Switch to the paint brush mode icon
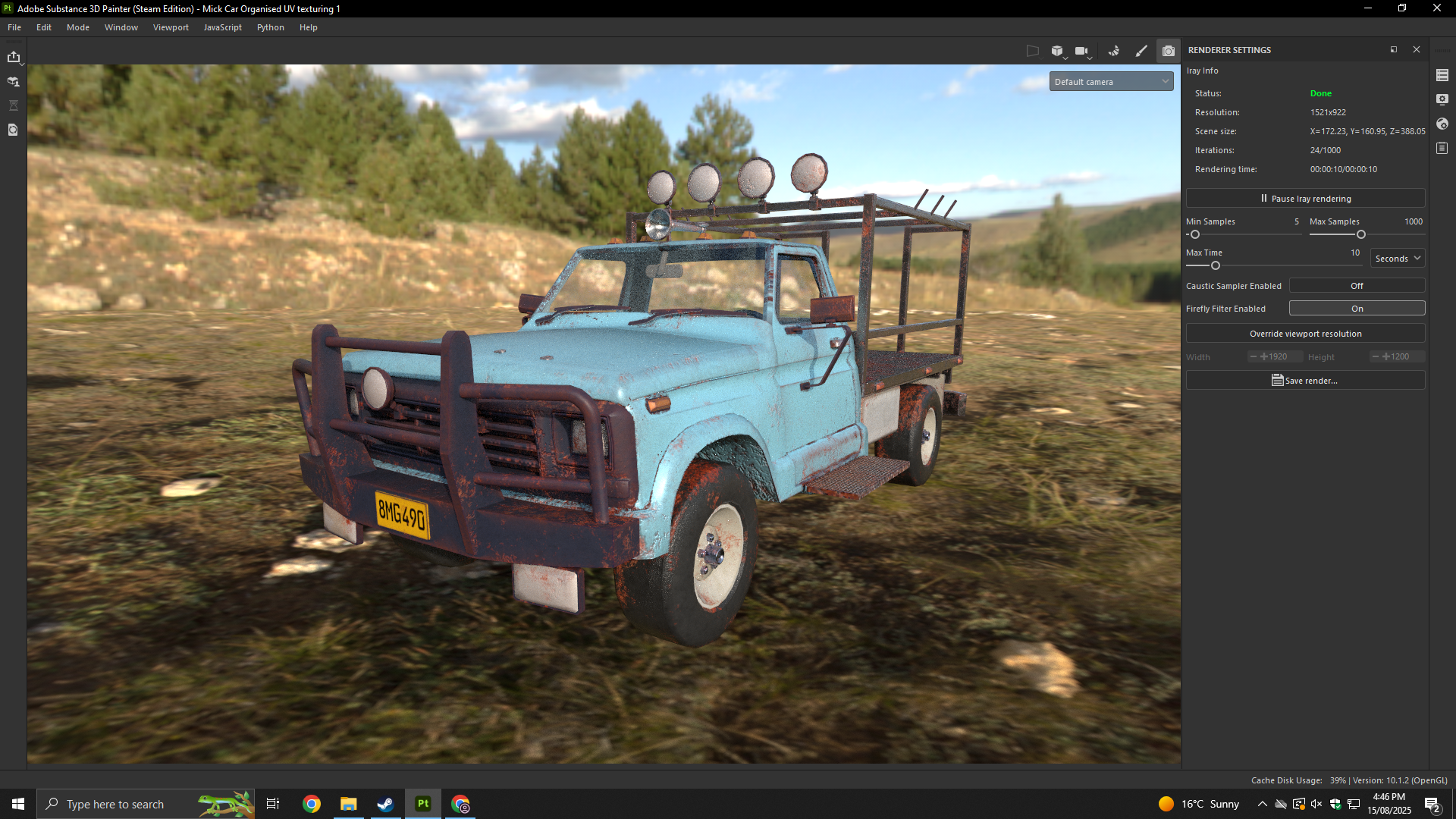The image size is (1456, 819). pyautogui.click(x=1141, y=51)
